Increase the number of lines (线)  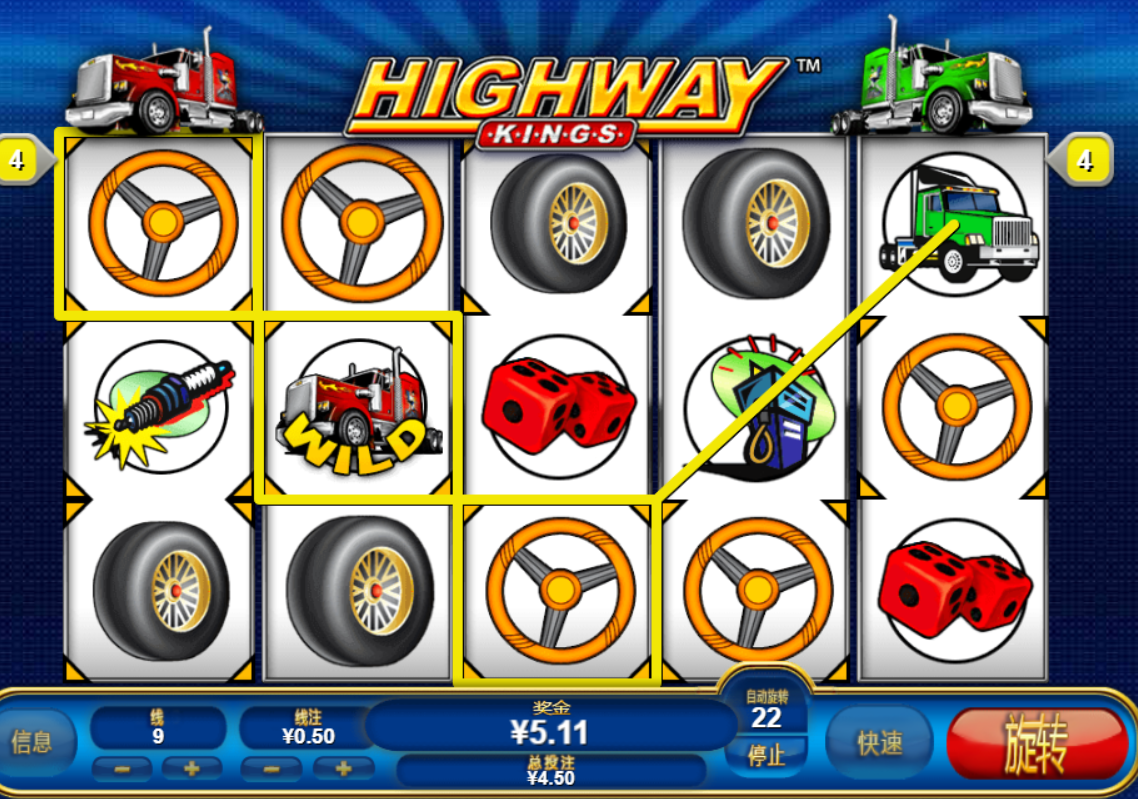(x=192, y=769)
